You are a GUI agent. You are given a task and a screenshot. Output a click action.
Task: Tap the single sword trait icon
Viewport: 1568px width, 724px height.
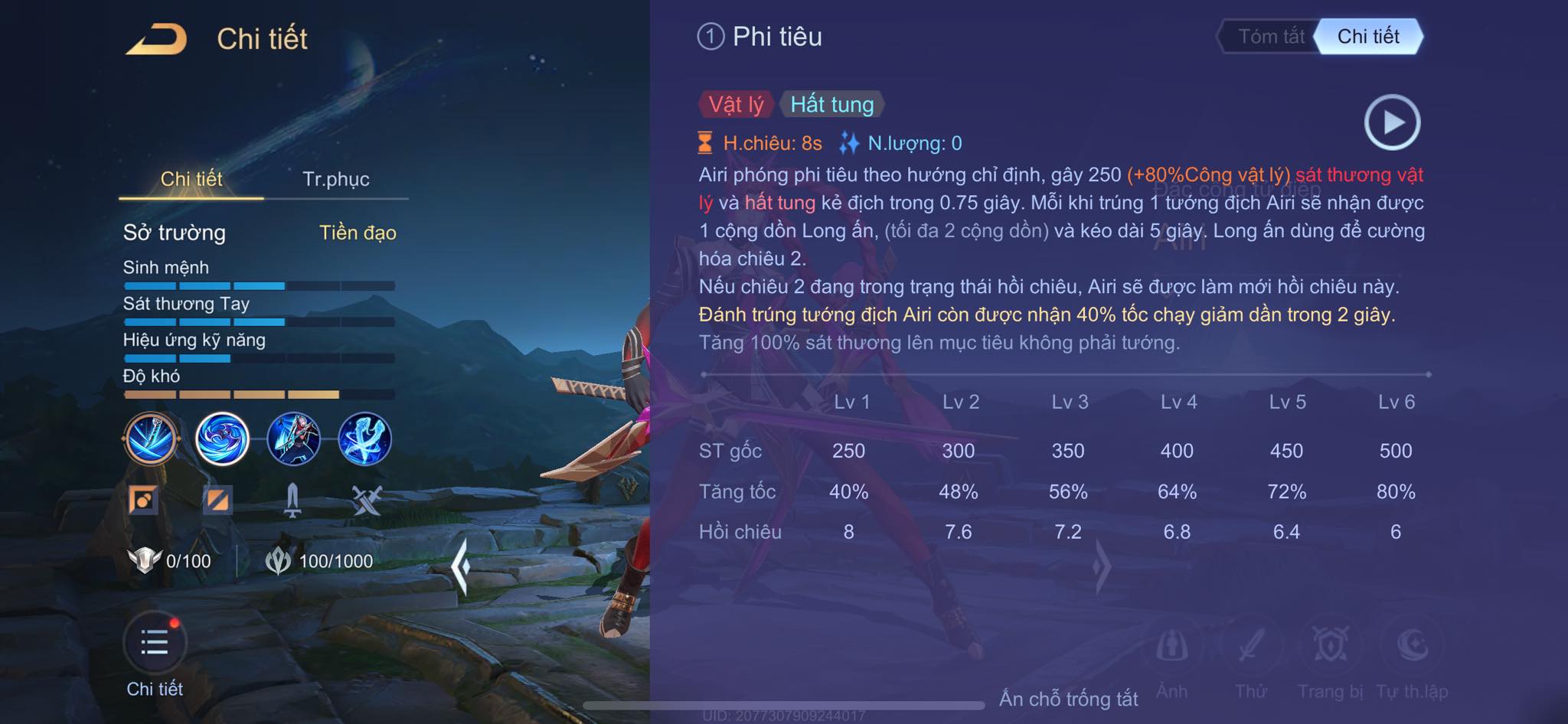tap(292, 501)
